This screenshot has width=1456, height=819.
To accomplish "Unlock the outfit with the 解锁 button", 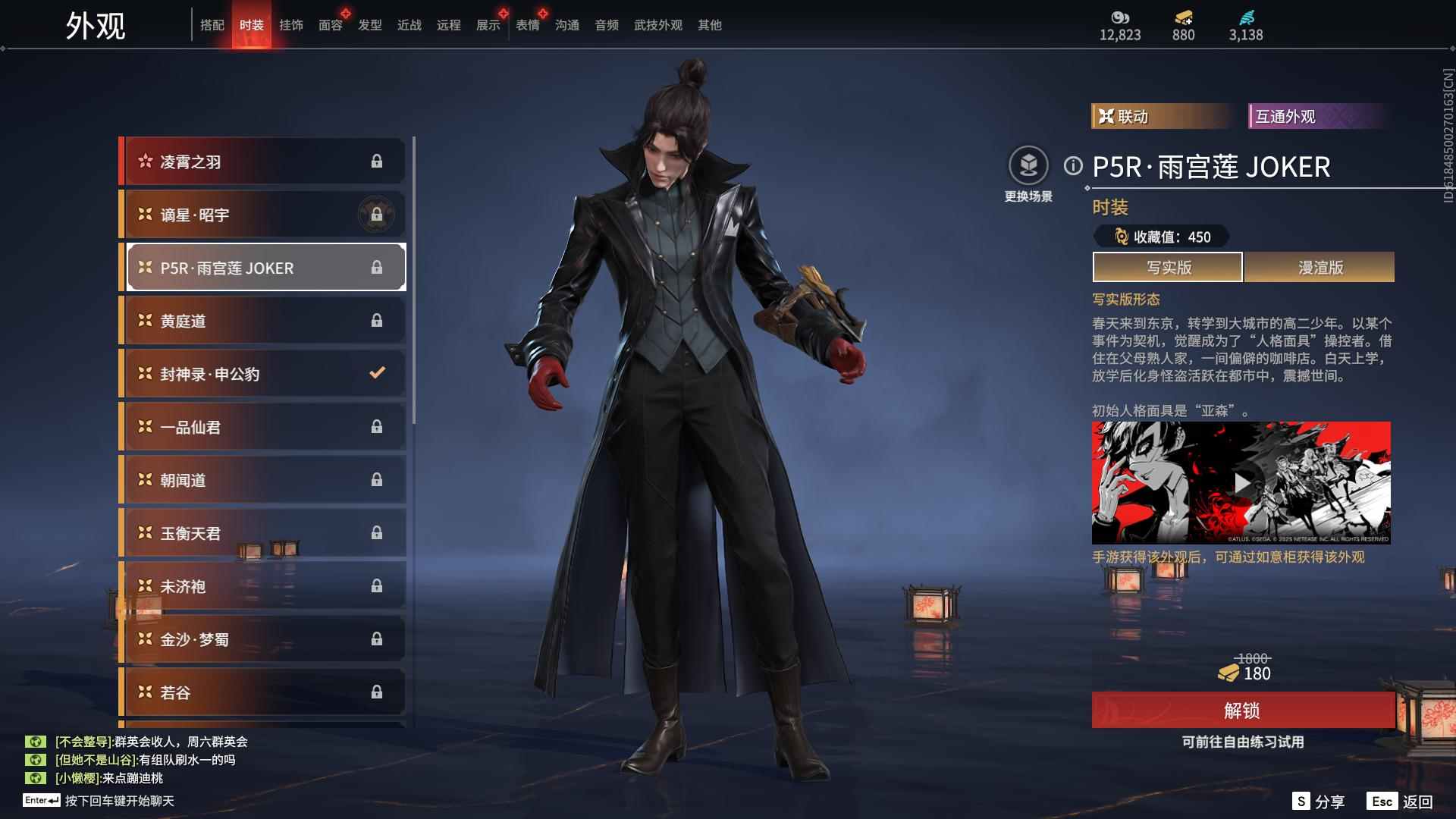I will 1242,711.
